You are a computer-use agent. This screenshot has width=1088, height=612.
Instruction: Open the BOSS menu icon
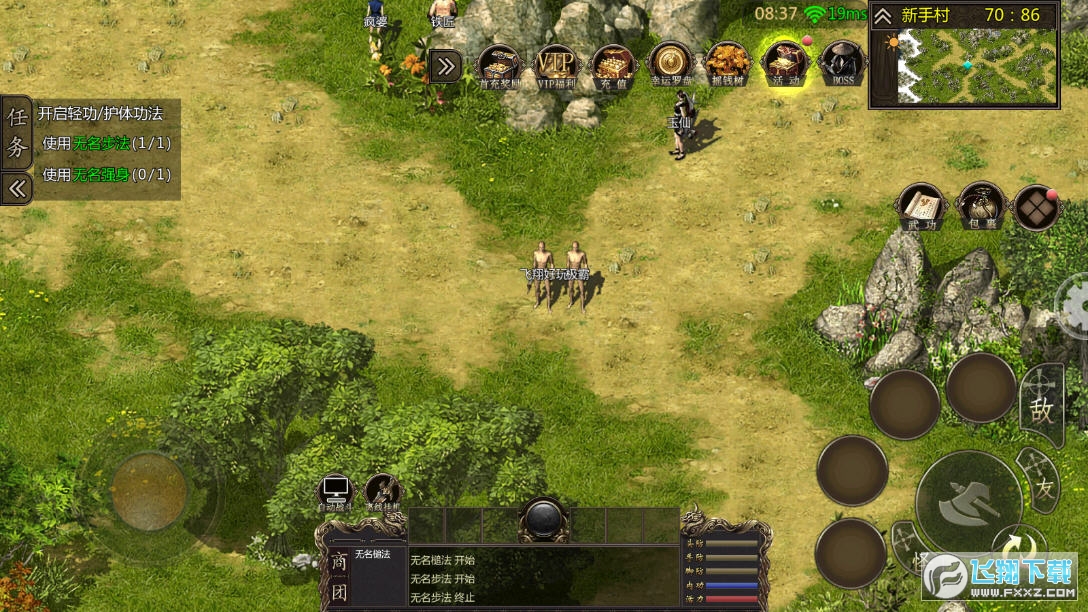click(x=842, y=65)
